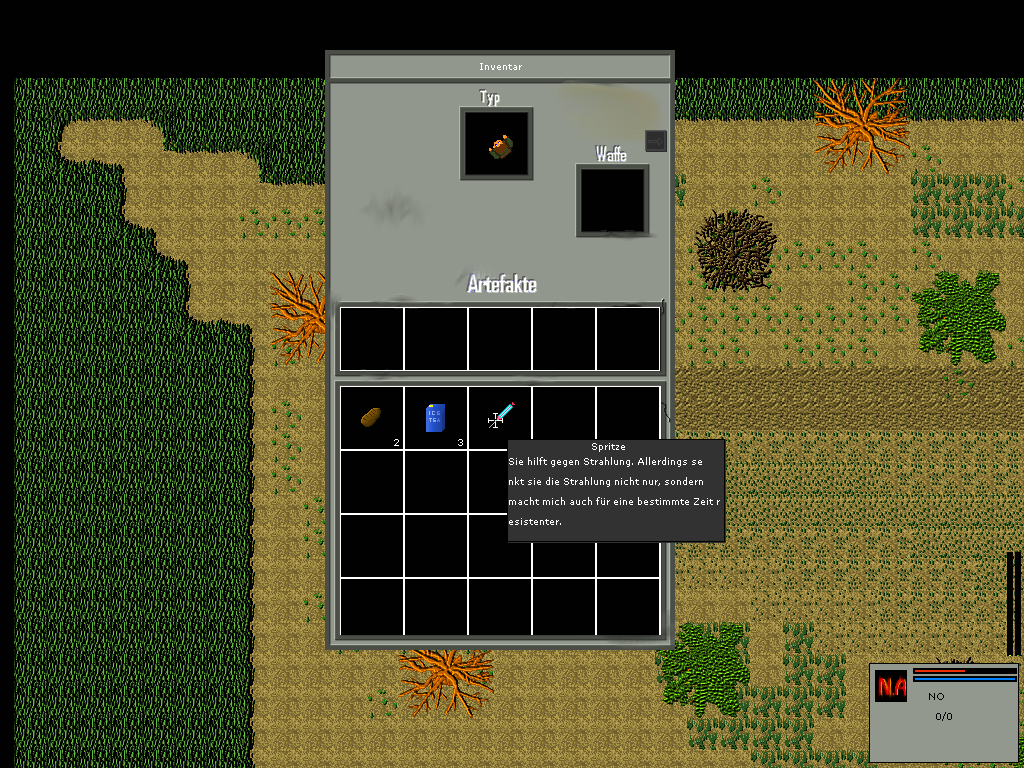Click the small arrow button beside Waffe
The image size is (1024, 768).
655,141
